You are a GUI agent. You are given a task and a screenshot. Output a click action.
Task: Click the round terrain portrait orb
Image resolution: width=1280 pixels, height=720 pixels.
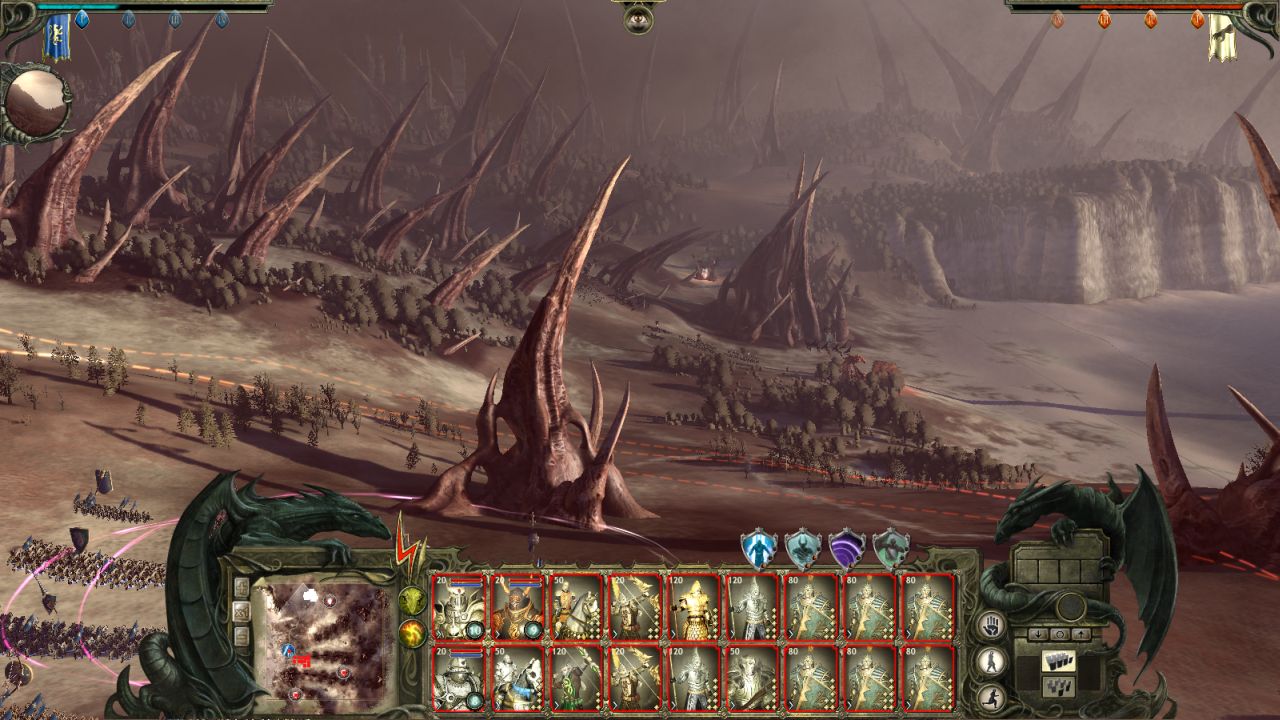click(x=37, y=103)
